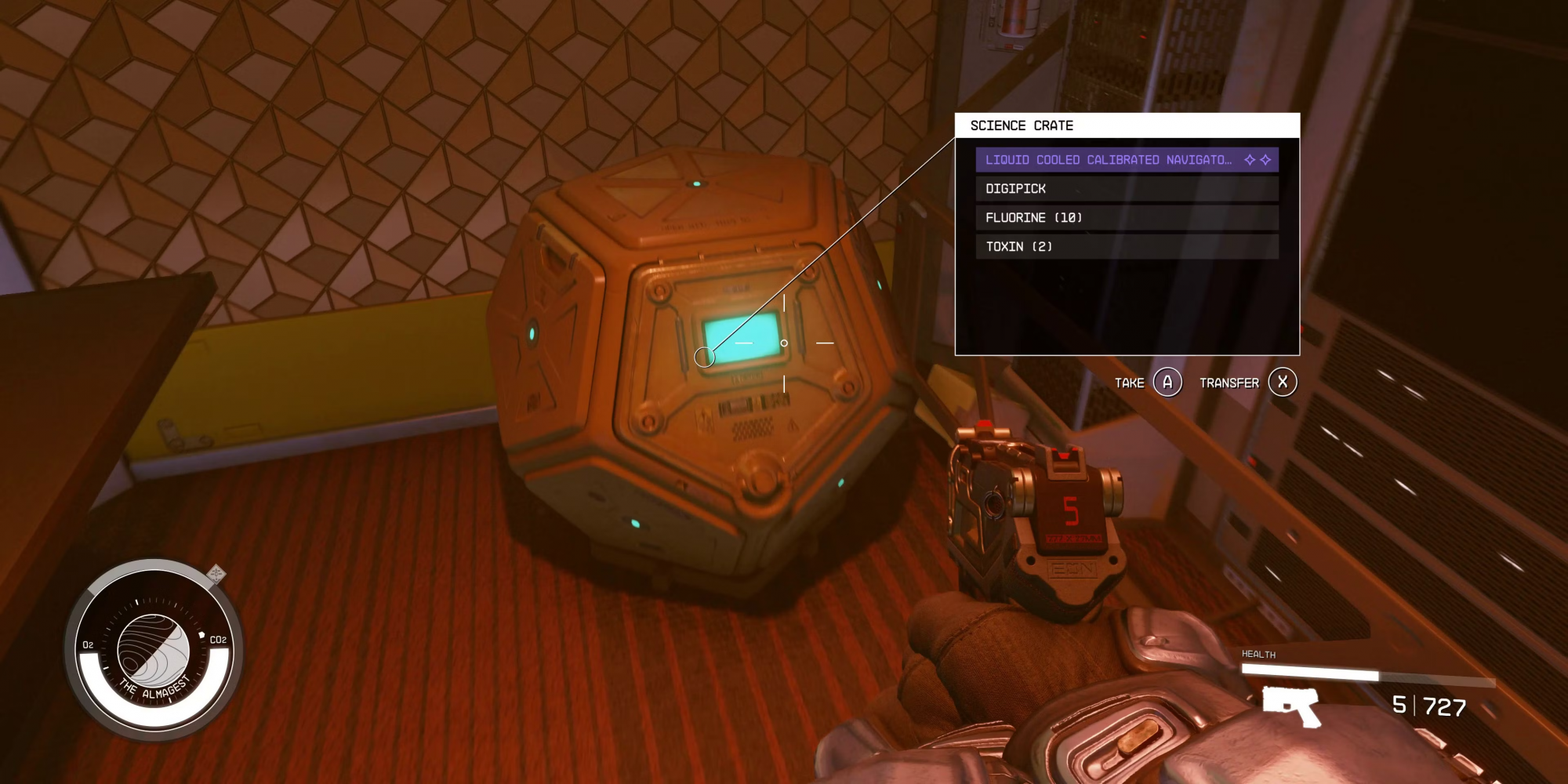The width and height of the screenshot is (1568, 784).
Task: Choose the Digipick row in crate
Action: click(x=1126, y=189)
